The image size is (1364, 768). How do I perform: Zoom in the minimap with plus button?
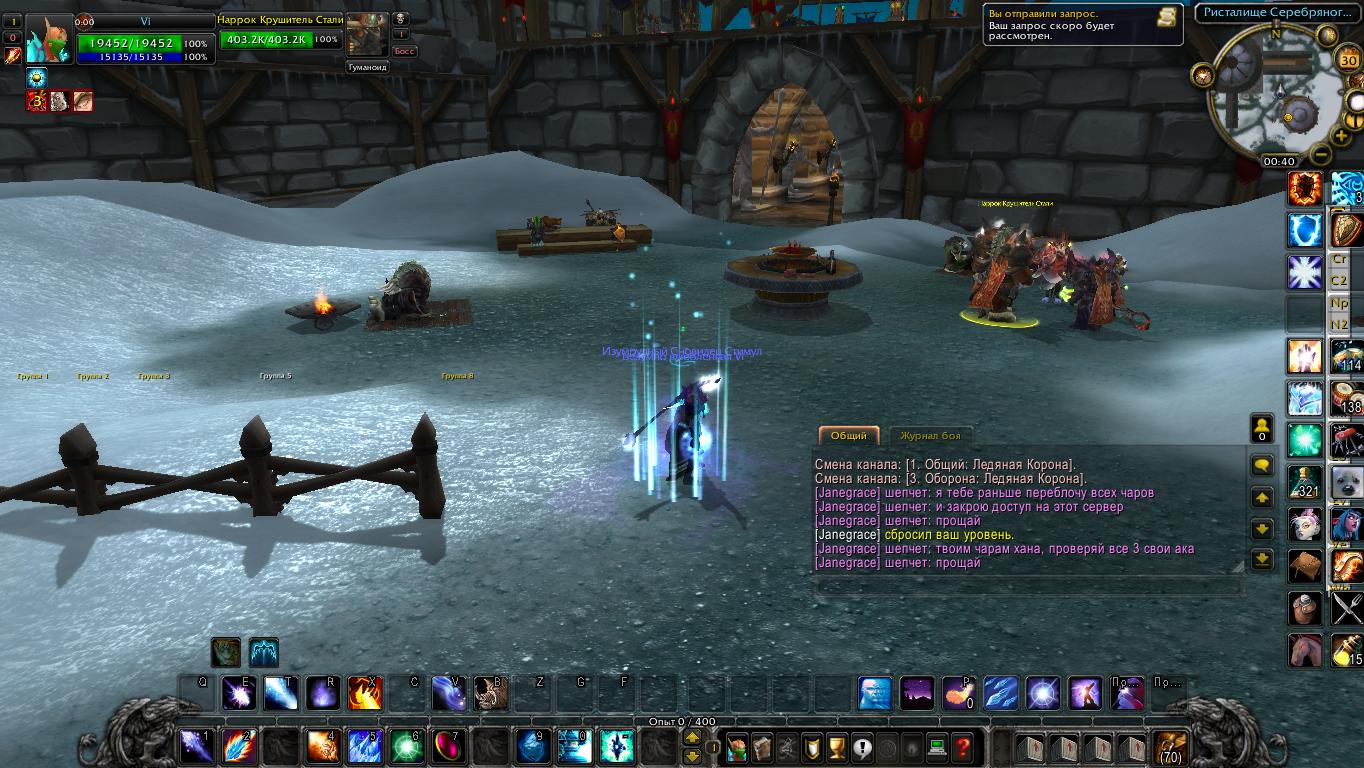click(x=1341, y=136)
